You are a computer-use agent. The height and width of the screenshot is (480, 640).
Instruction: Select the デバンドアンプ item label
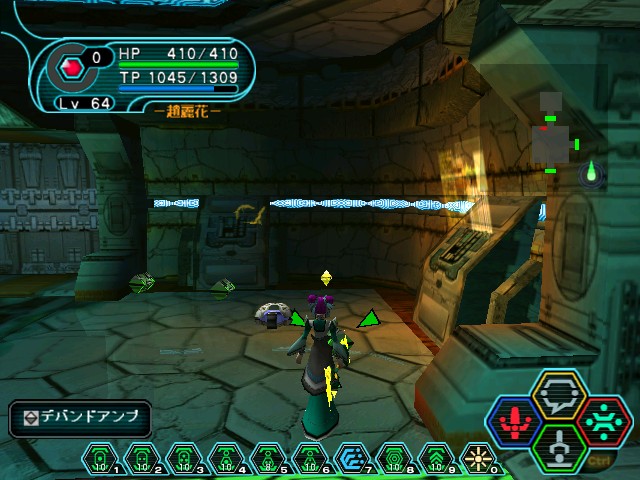click(x=80, y=418)
